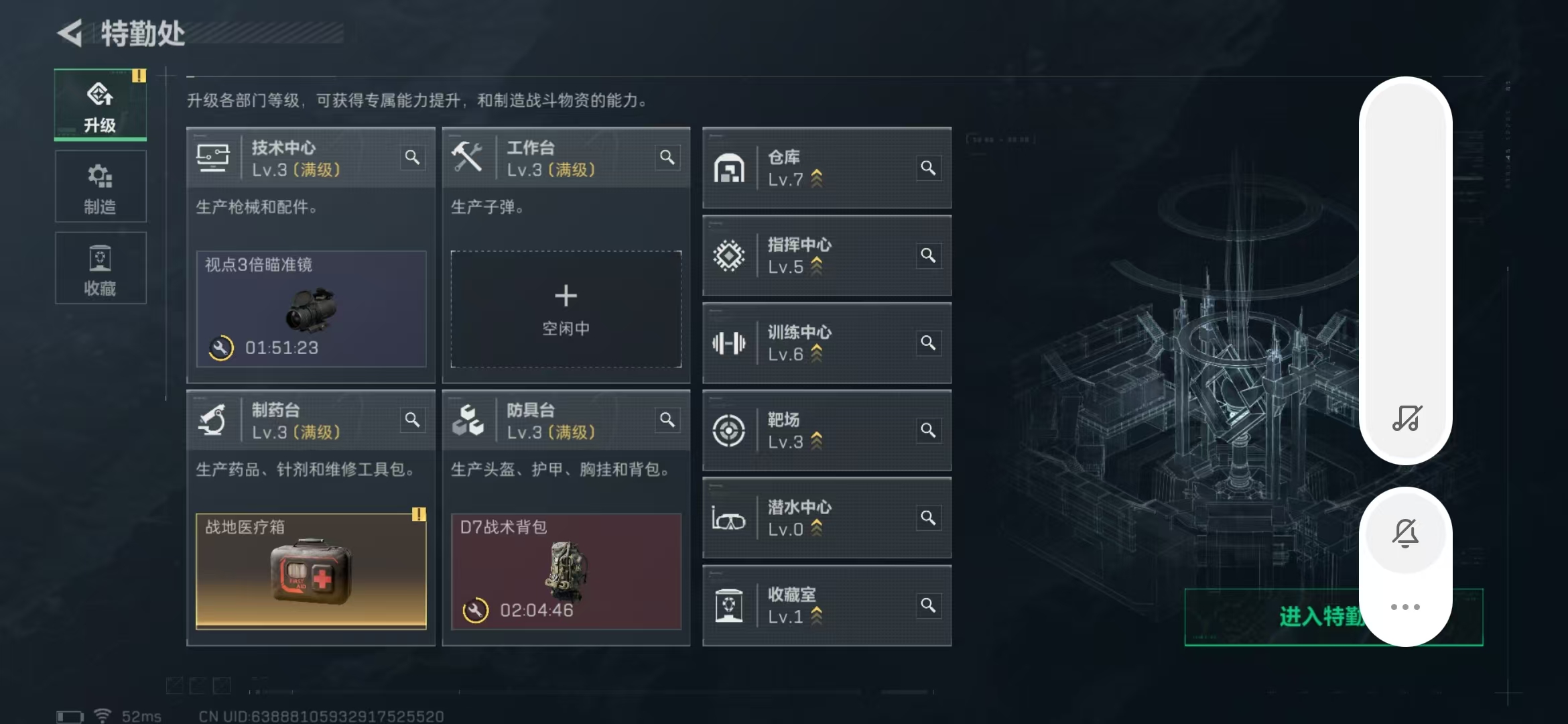This screenshot has width=1568, height=724.
Task: Select the 技术中心 department icon
Action: point(214,157)
